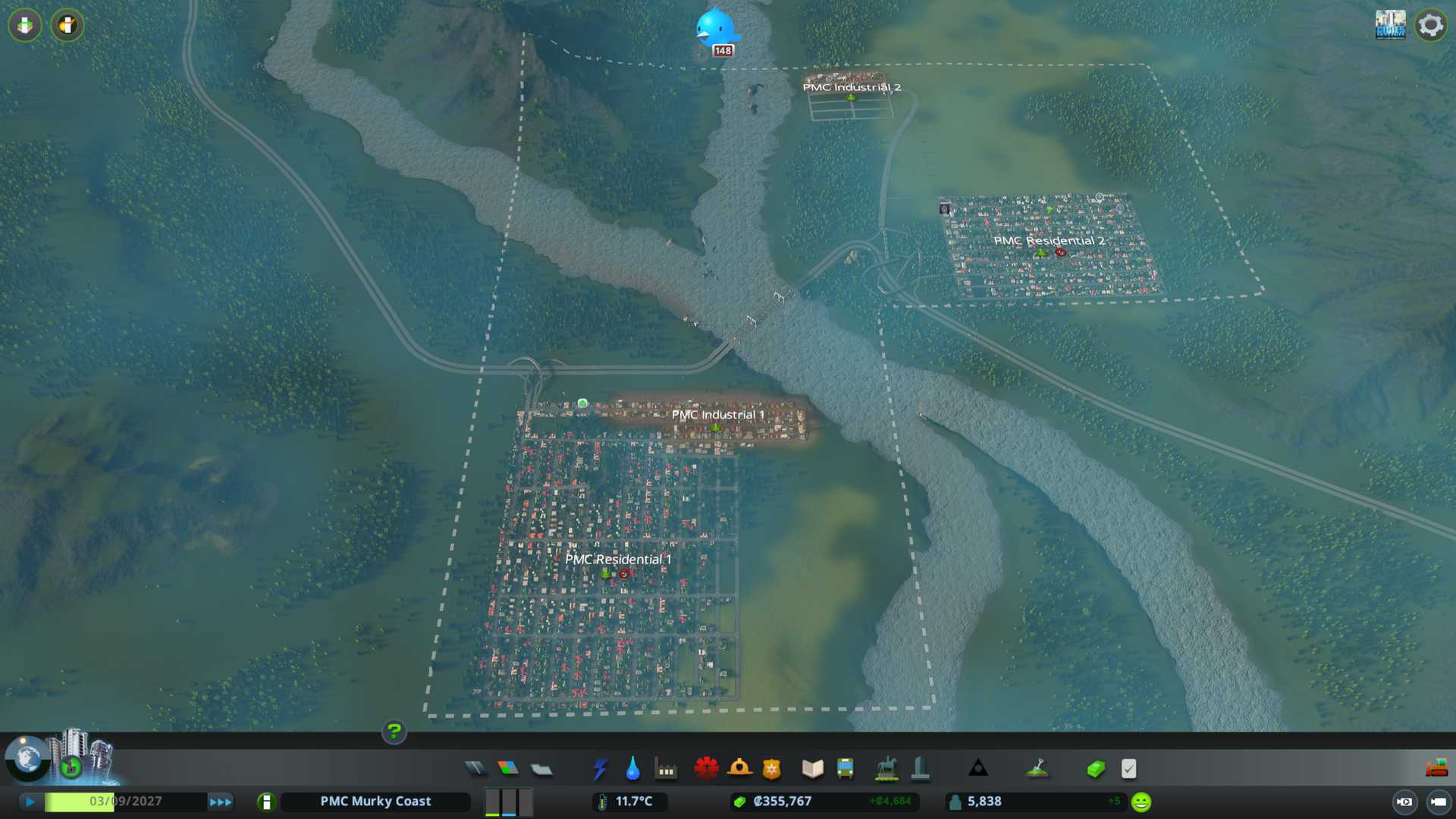Open the gear options menu

1430,25
